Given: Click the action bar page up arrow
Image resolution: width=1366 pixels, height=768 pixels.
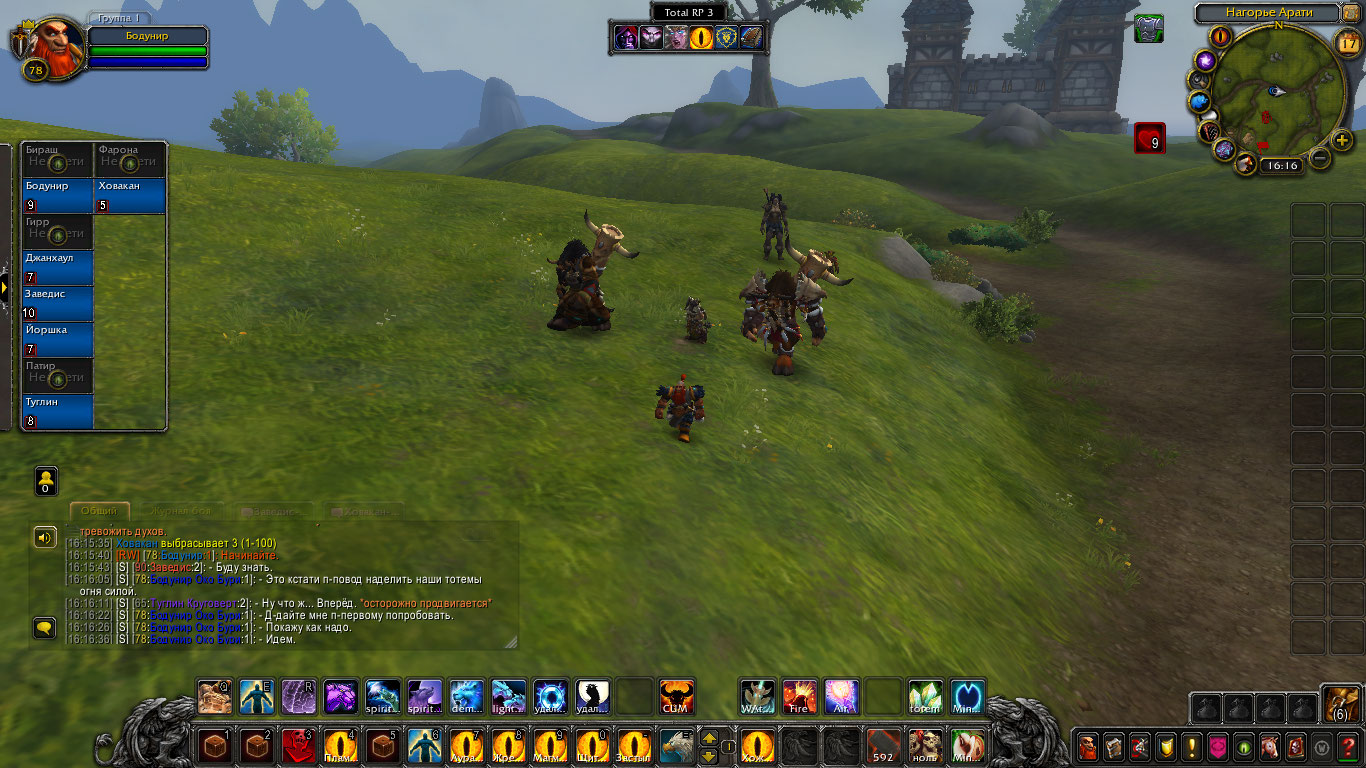Looking at the screenshot, I should coord(709,738).
